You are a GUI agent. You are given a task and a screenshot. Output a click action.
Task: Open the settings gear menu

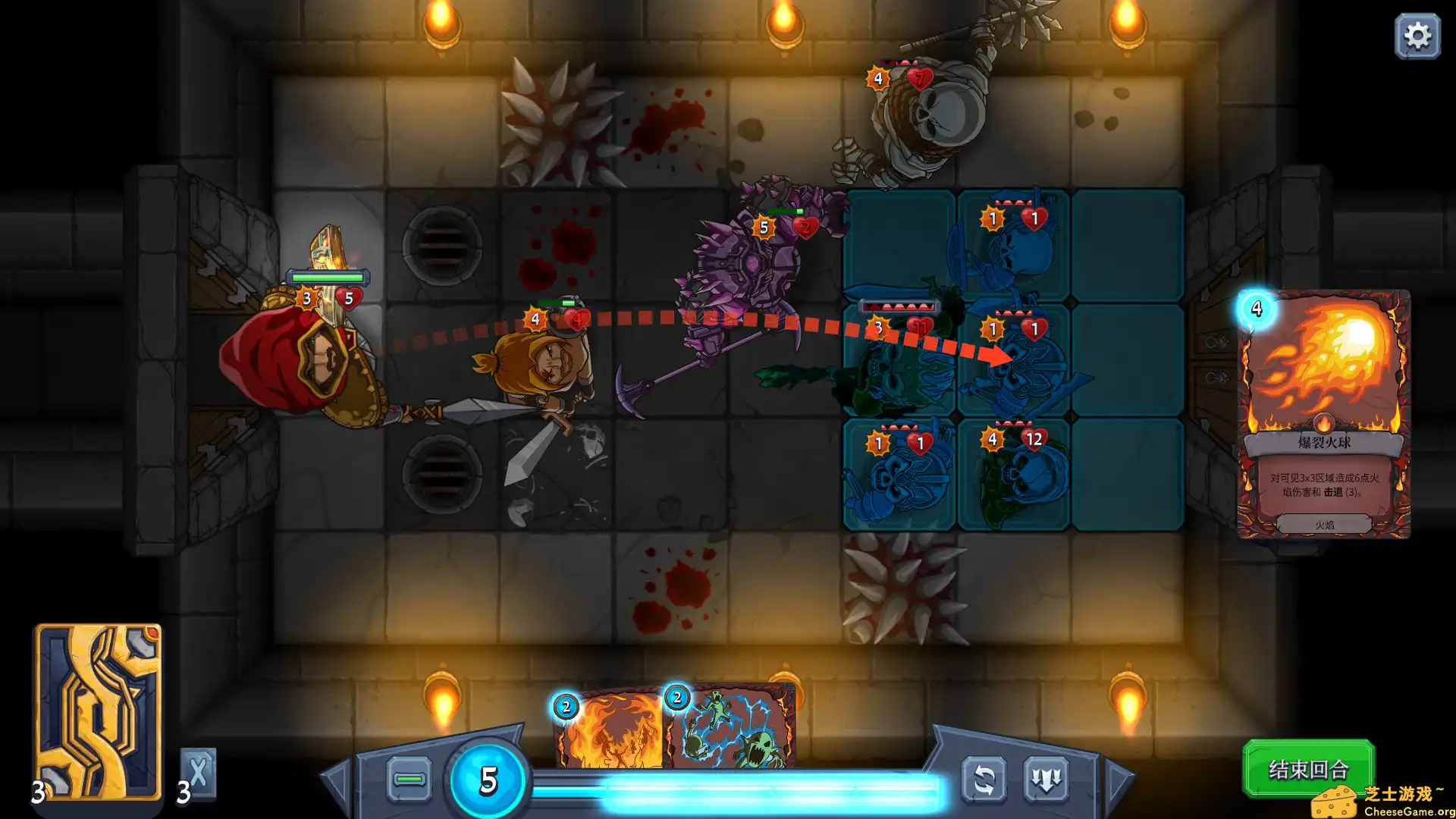click(x=1417, y=35)
